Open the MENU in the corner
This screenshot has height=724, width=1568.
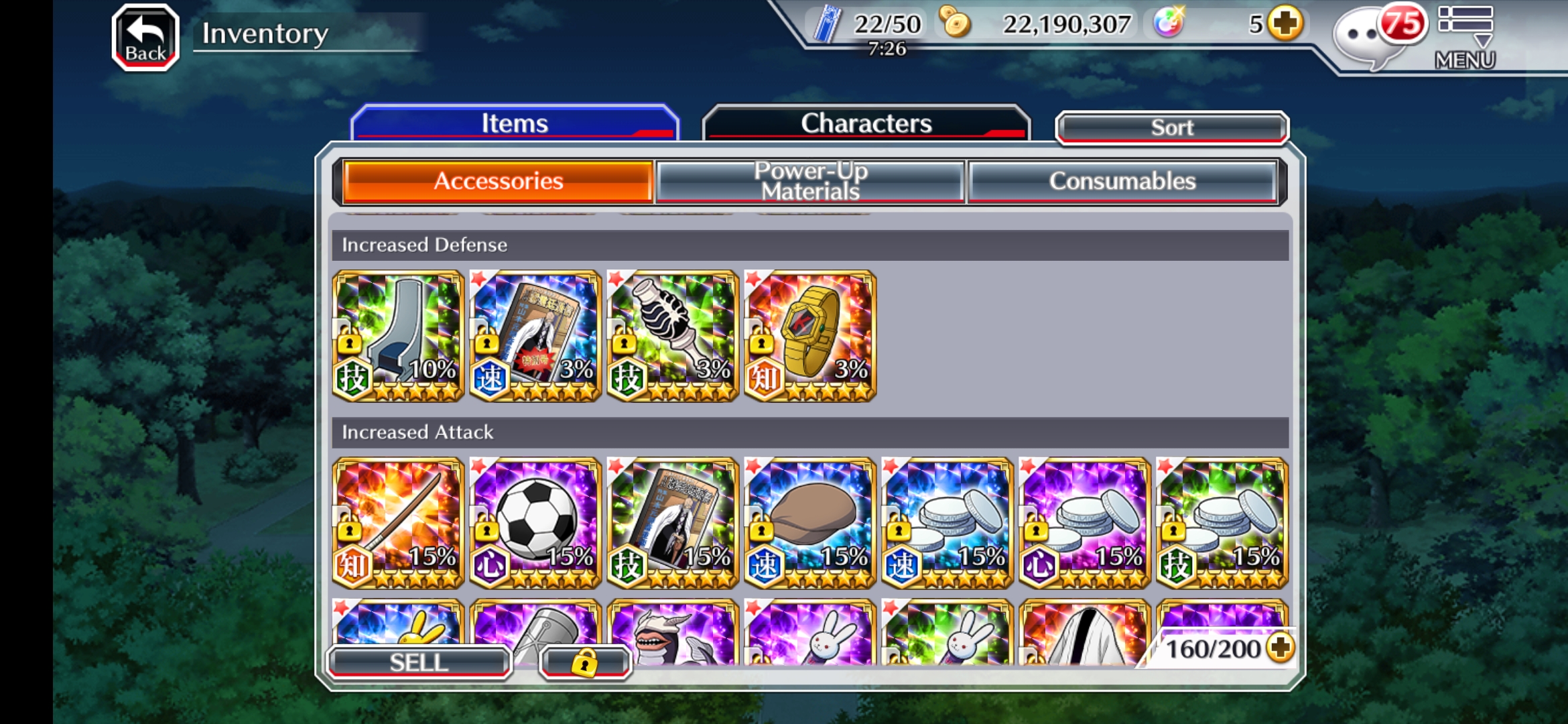click(x=1465, y=38)
